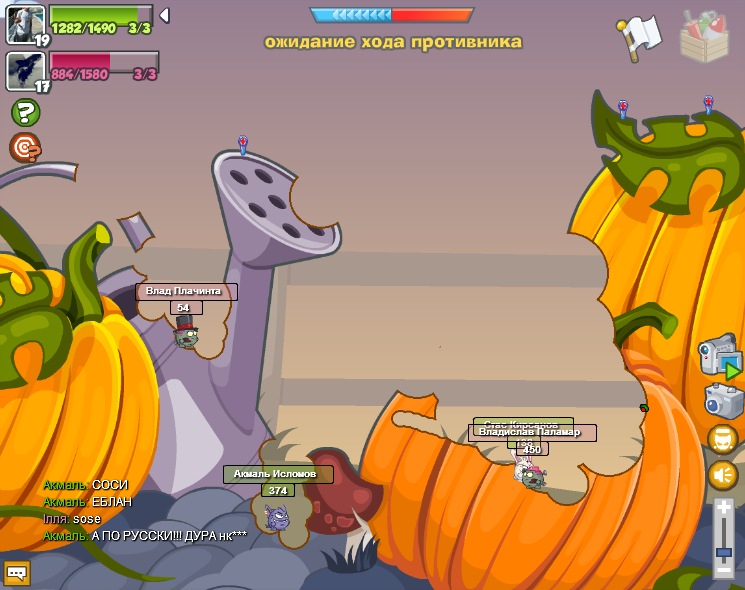Select the level 19 green team avatar
The height and width of the screenshot is (590, 745).
[x=26, y=25]
